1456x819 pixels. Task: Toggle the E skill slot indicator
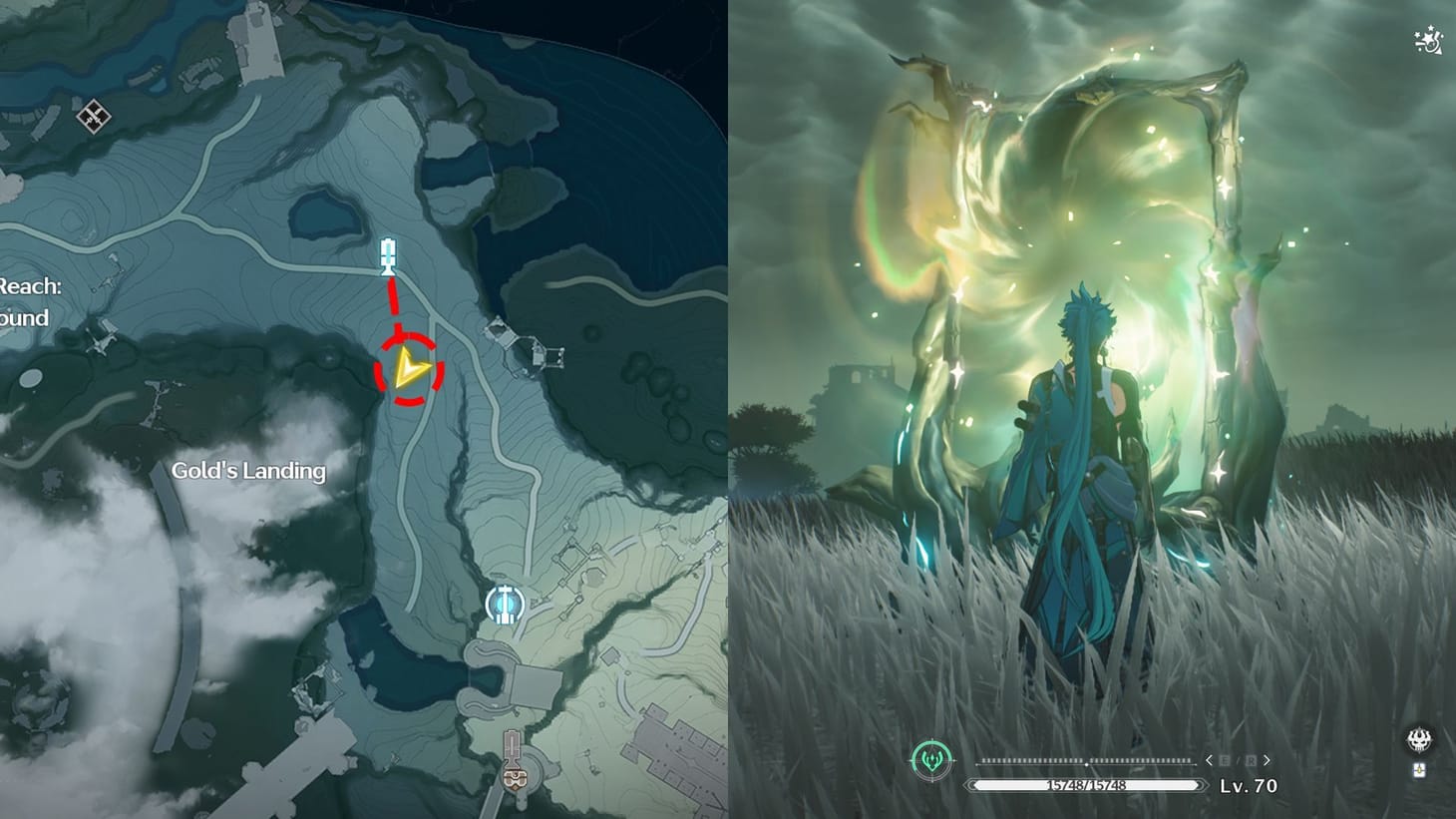tap(1224, 759)
